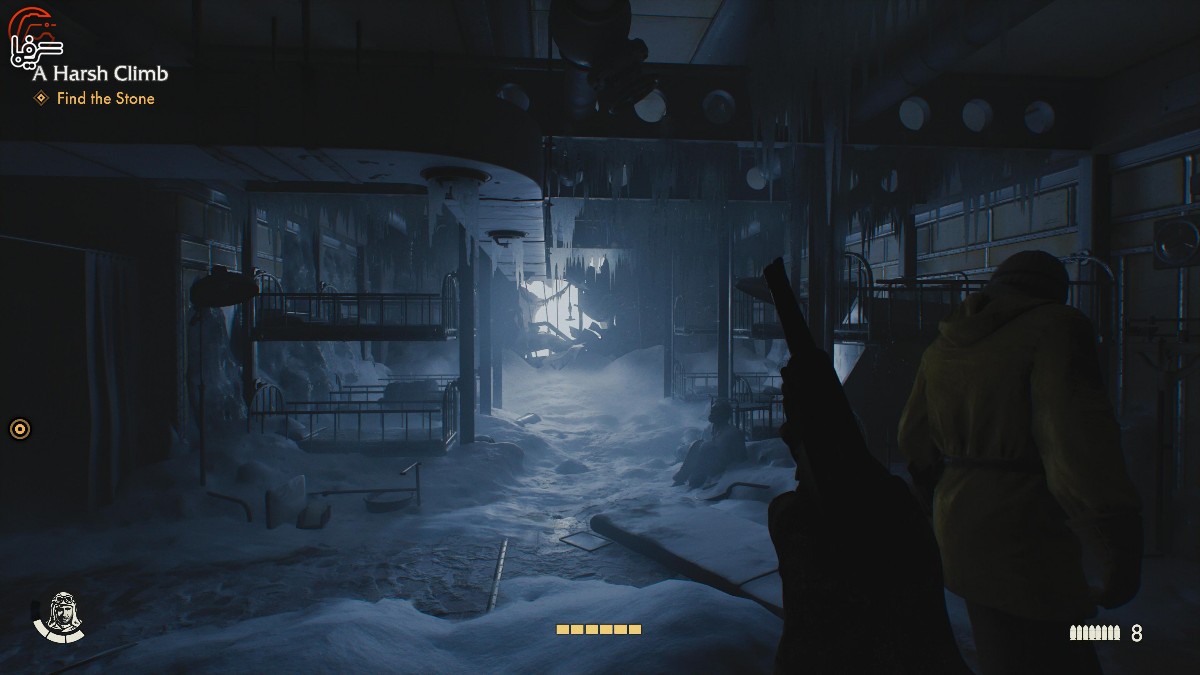Click the 'Find the Stone' objective
The width and height of the screenshot is (1200, 675).
[x=105, y=98]
